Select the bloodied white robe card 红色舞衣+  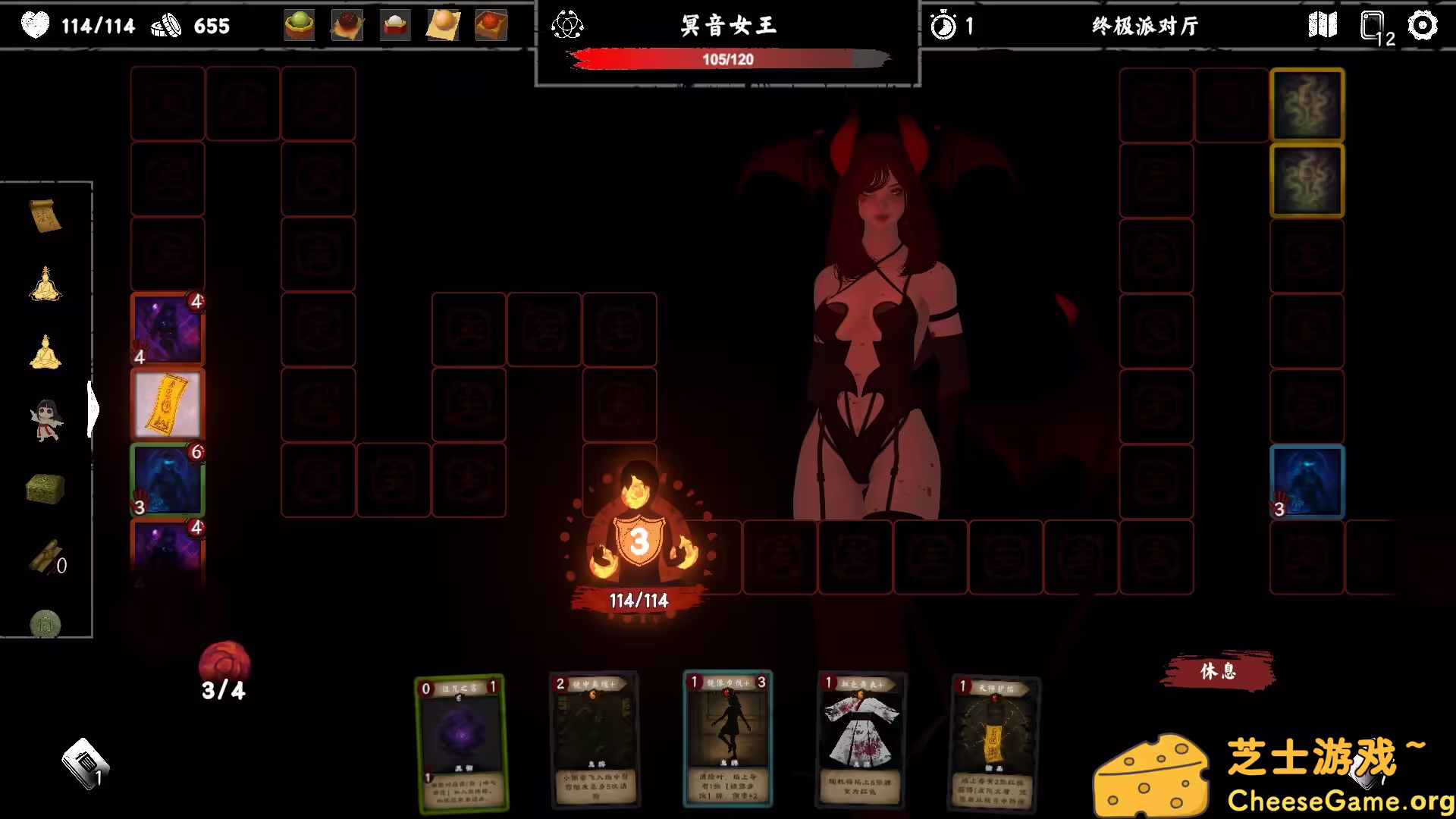pos(859,739)
